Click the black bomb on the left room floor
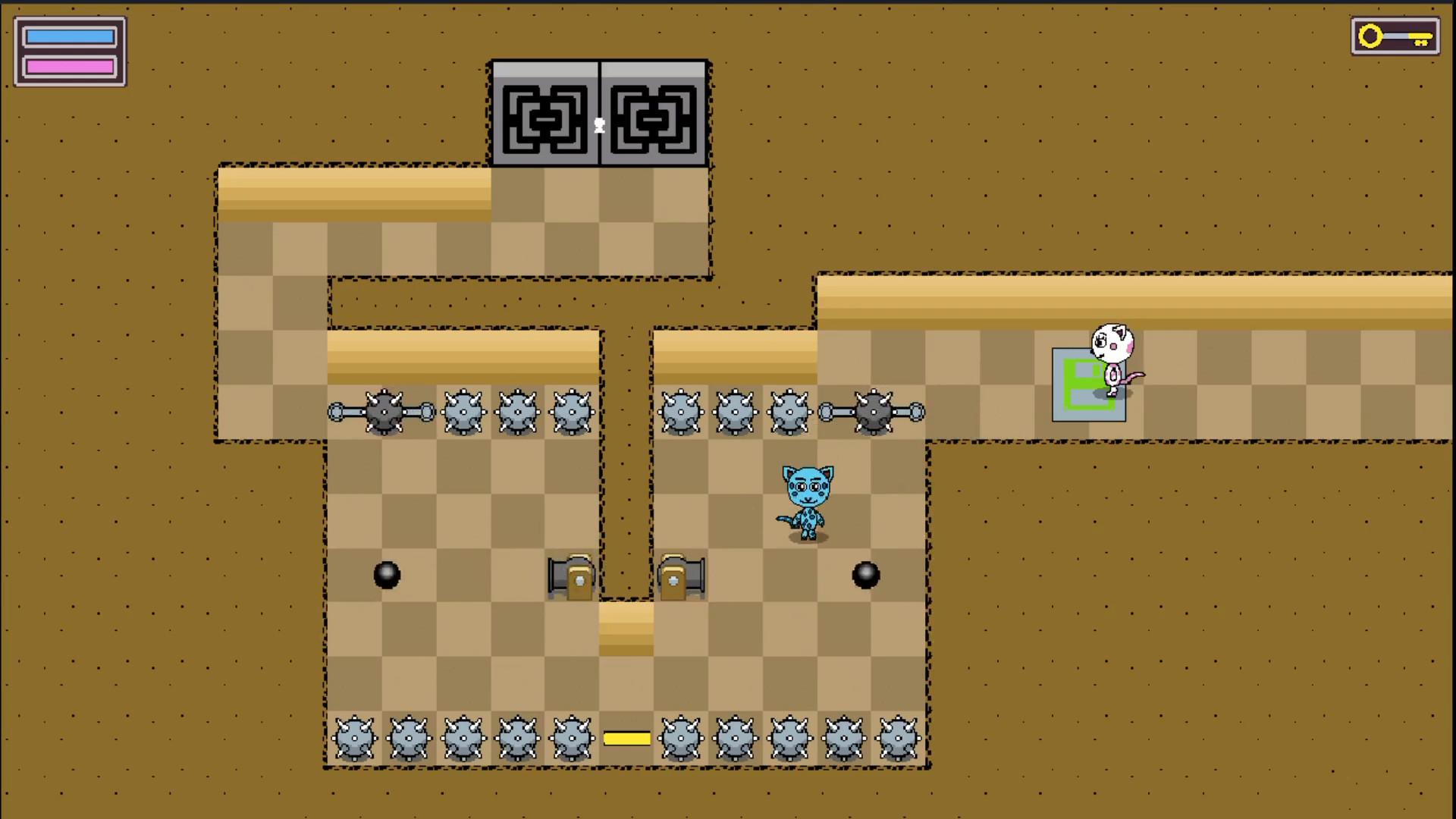This screenshot has width=1456, height=819. tap(388, 576)
